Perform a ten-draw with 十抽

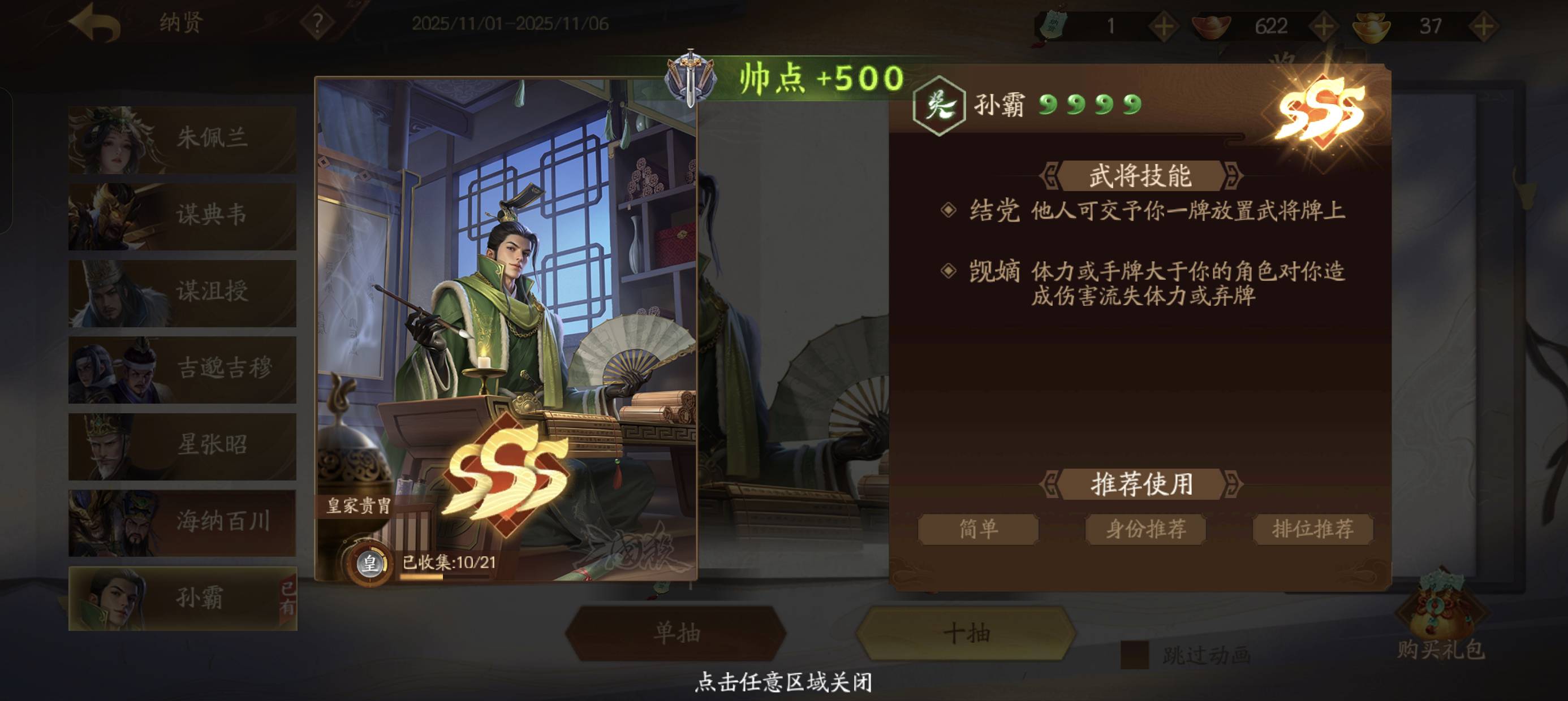coord(966,634)
